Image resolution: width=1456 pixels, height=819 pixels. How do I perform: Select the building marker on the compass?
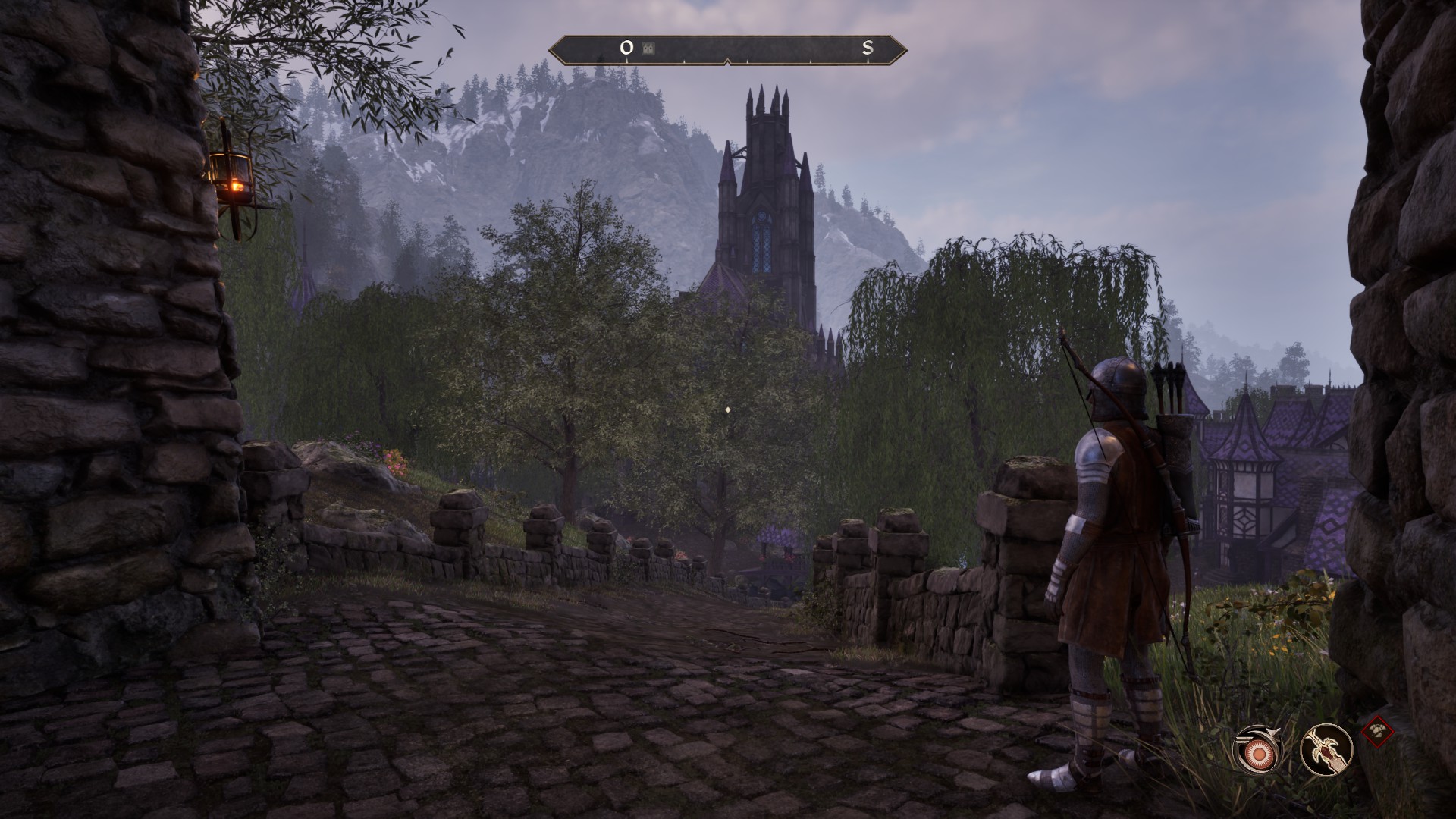pos(648,49)
